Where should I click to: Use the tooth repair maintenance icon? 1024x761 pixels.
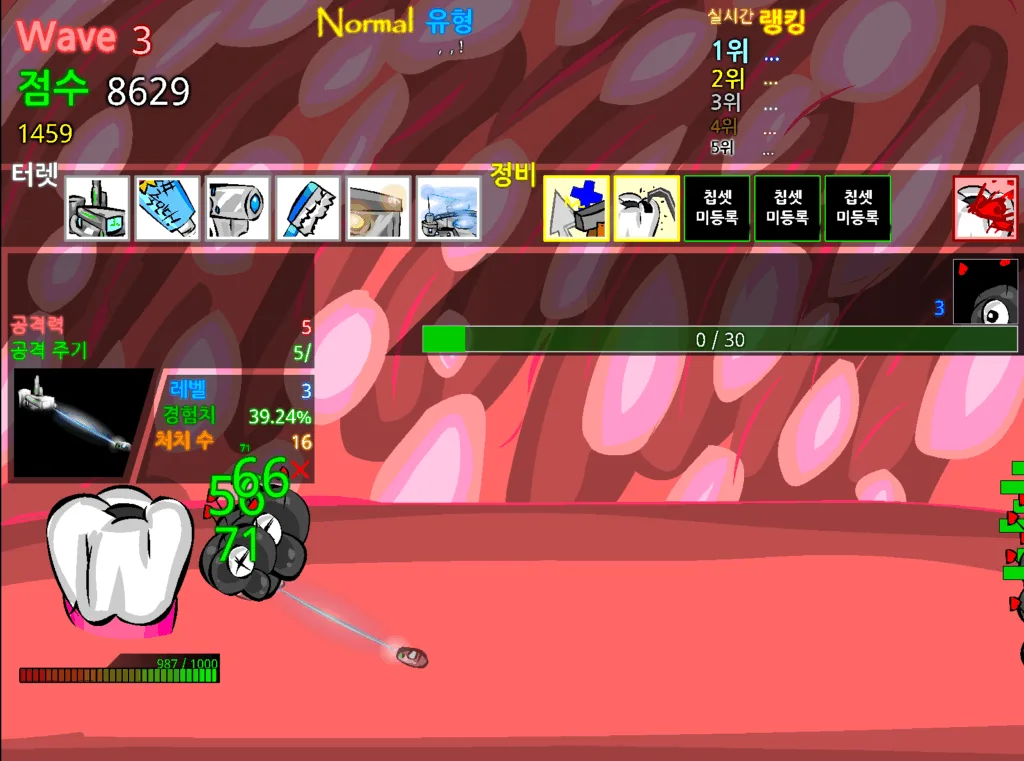646,208
